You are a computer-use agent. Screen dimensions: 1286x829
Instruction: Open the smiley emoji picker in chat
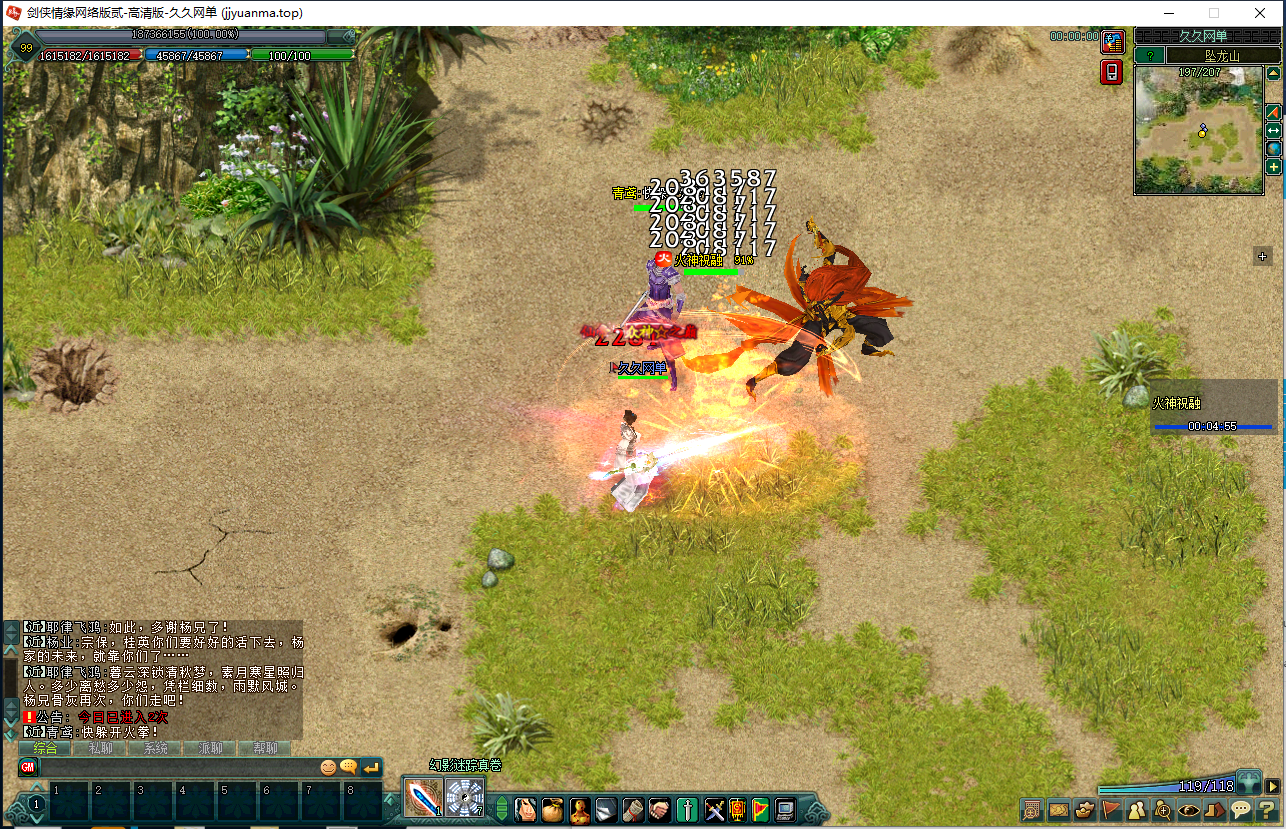327,768
